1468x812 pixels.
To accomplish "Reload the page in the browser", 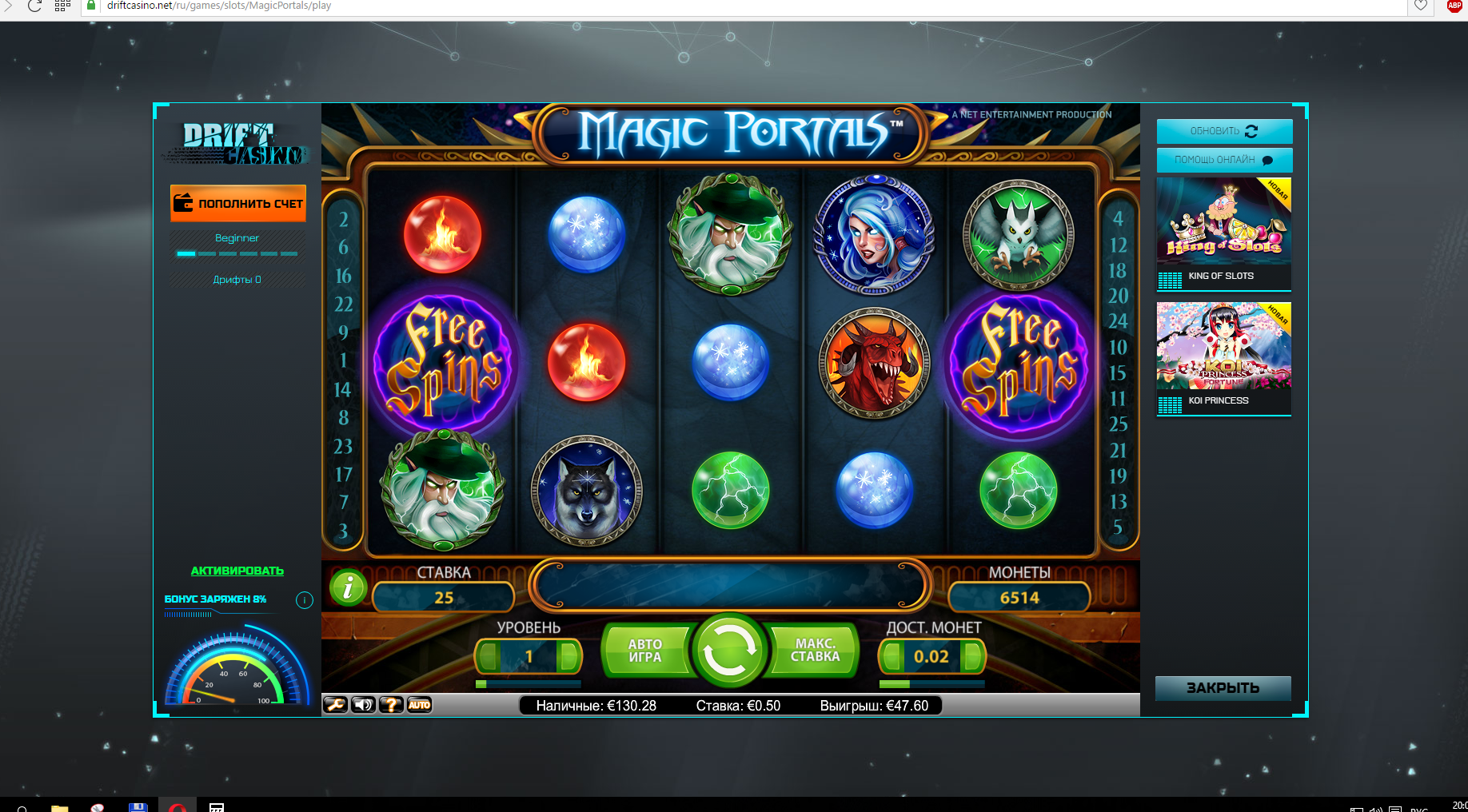I will pyautogui.click(x=34, y=6).
